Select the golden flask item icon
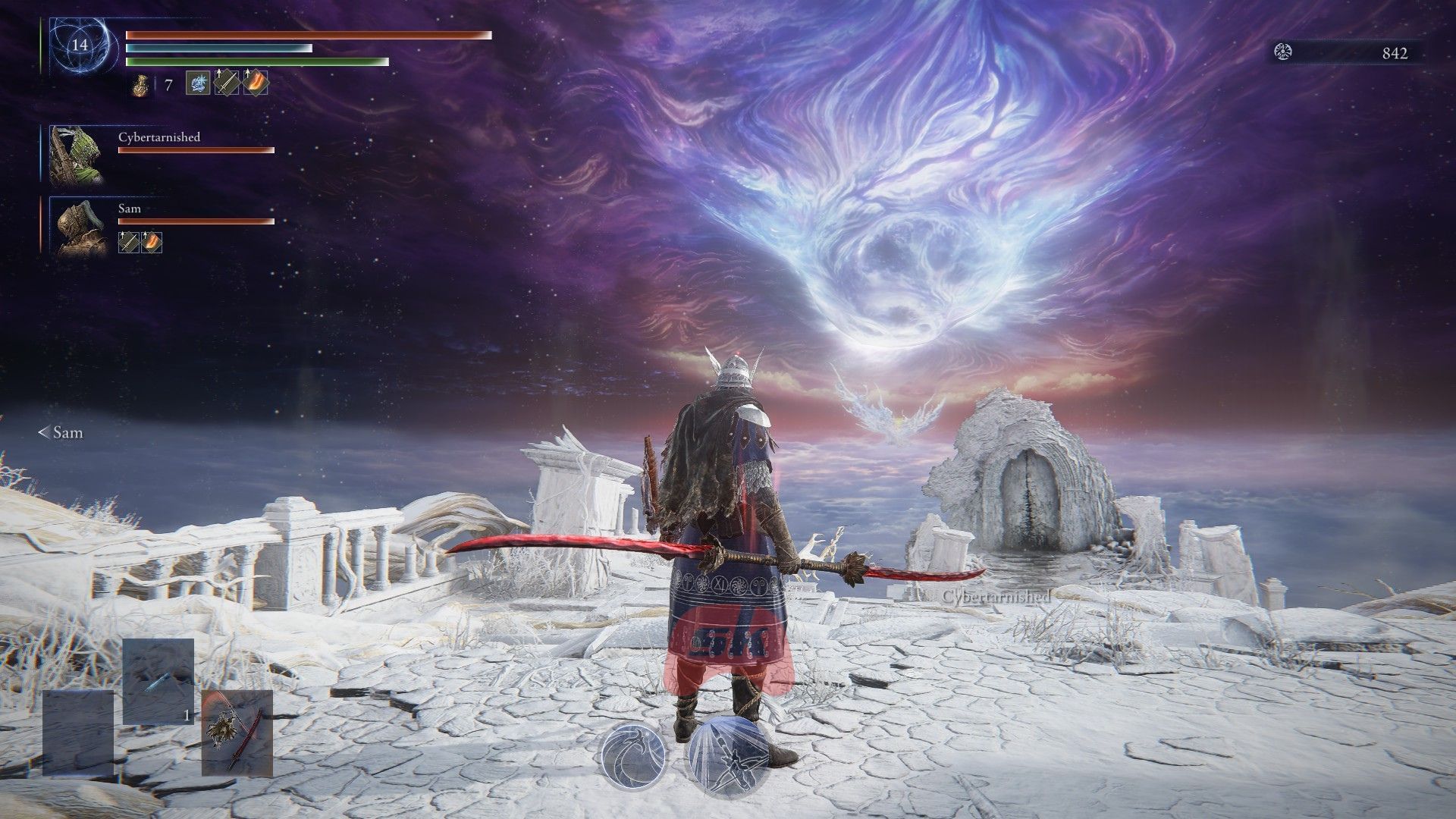 [141, 85]
